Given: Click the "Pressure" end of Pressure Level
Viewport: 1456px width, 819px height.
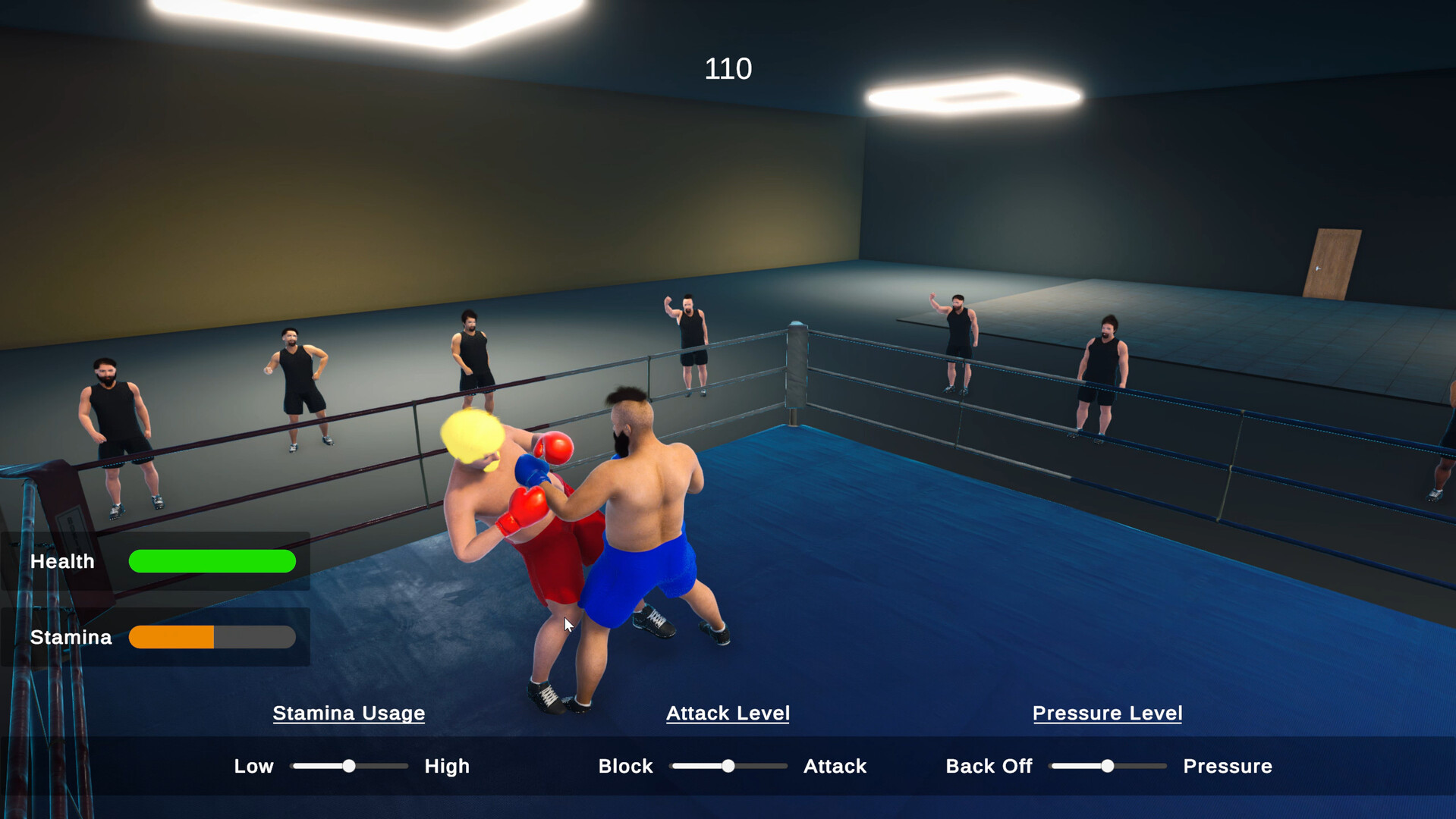Looking at the screenshot, I should tap(1227, 766).
